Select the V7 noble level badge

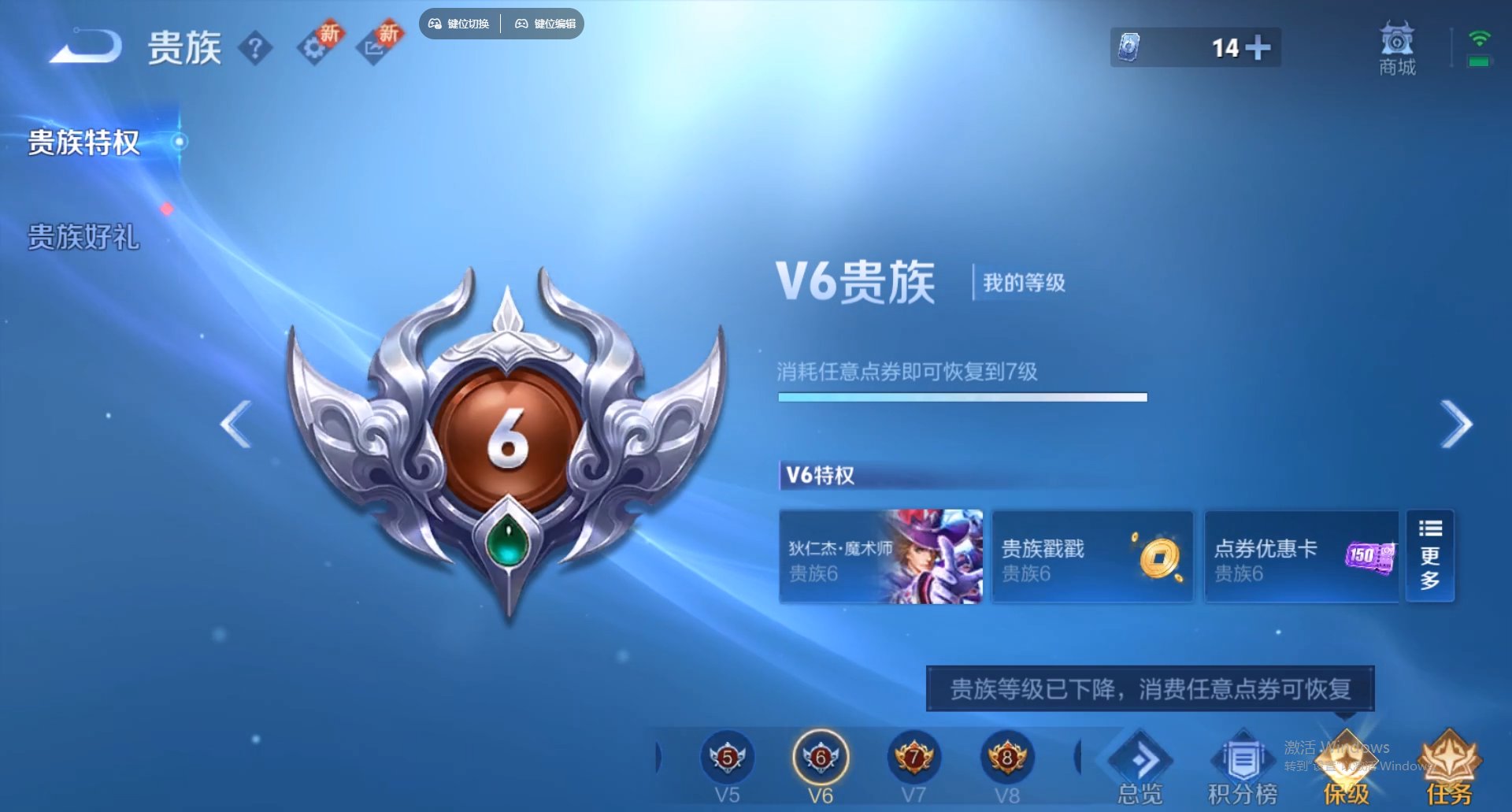913,758
